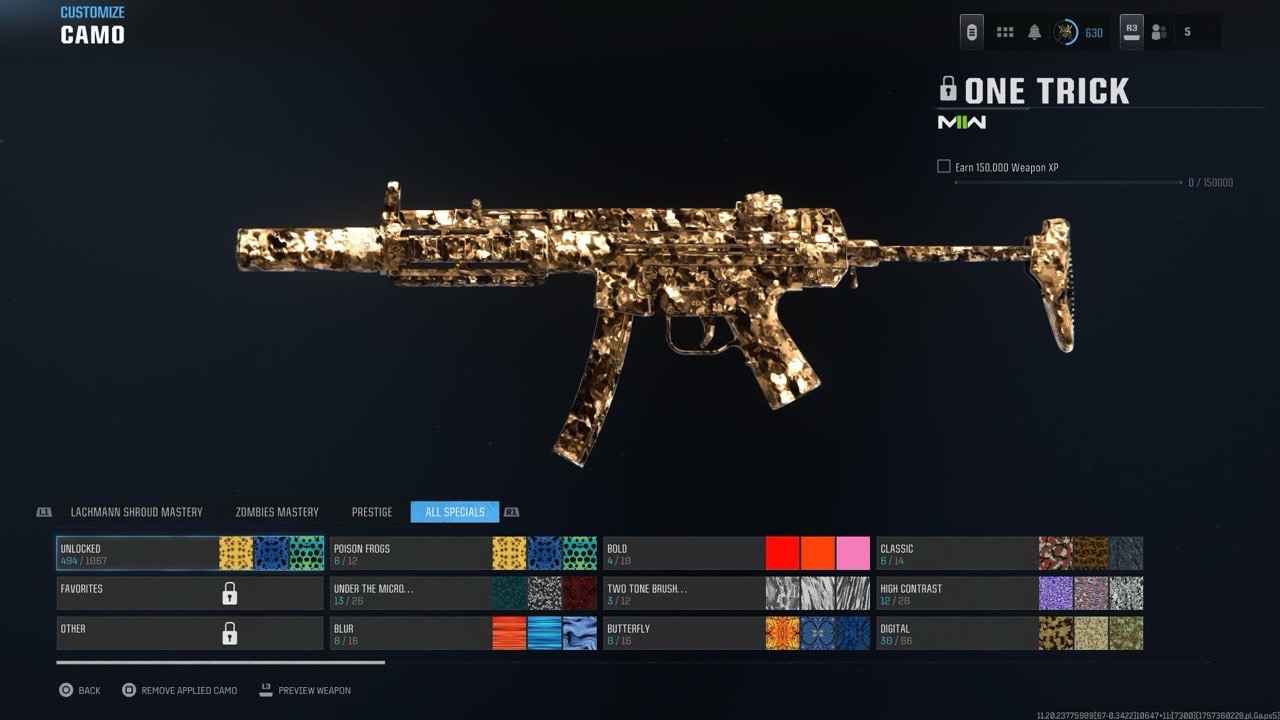The width and height of the screenshot is (1280, 720).
Task: Click the grid menu icon
Action: coord(1005,32)
